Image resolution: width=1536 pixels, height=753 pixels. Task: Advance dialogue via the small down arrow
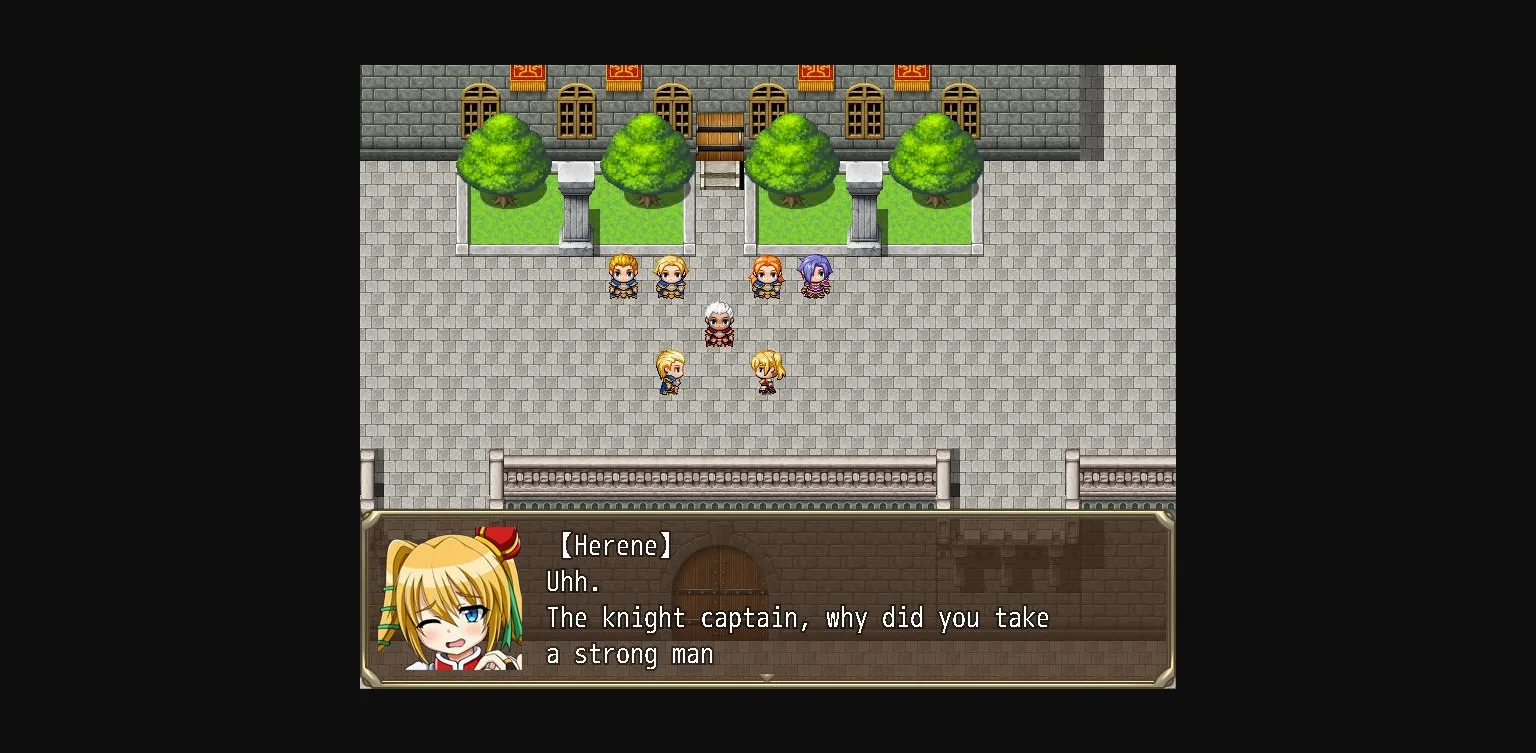(x=768, y=677)
